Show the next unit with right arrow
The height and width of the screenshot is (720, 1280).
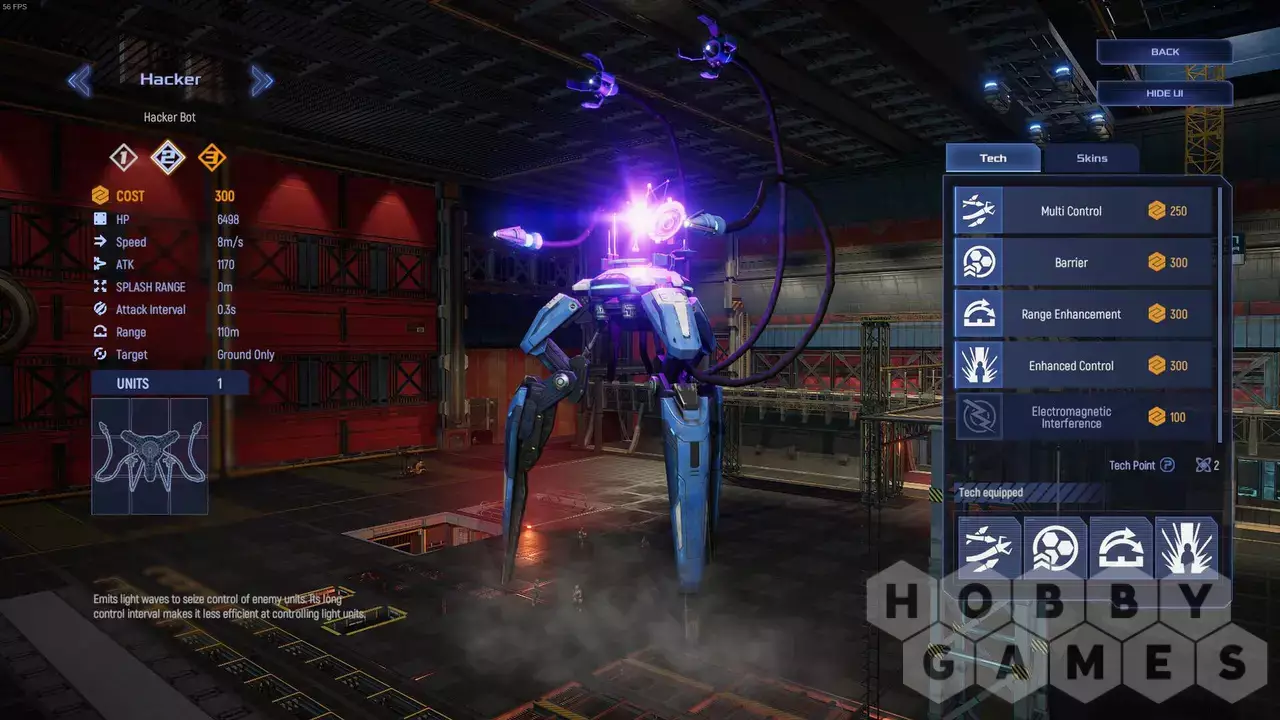[262, 80]
